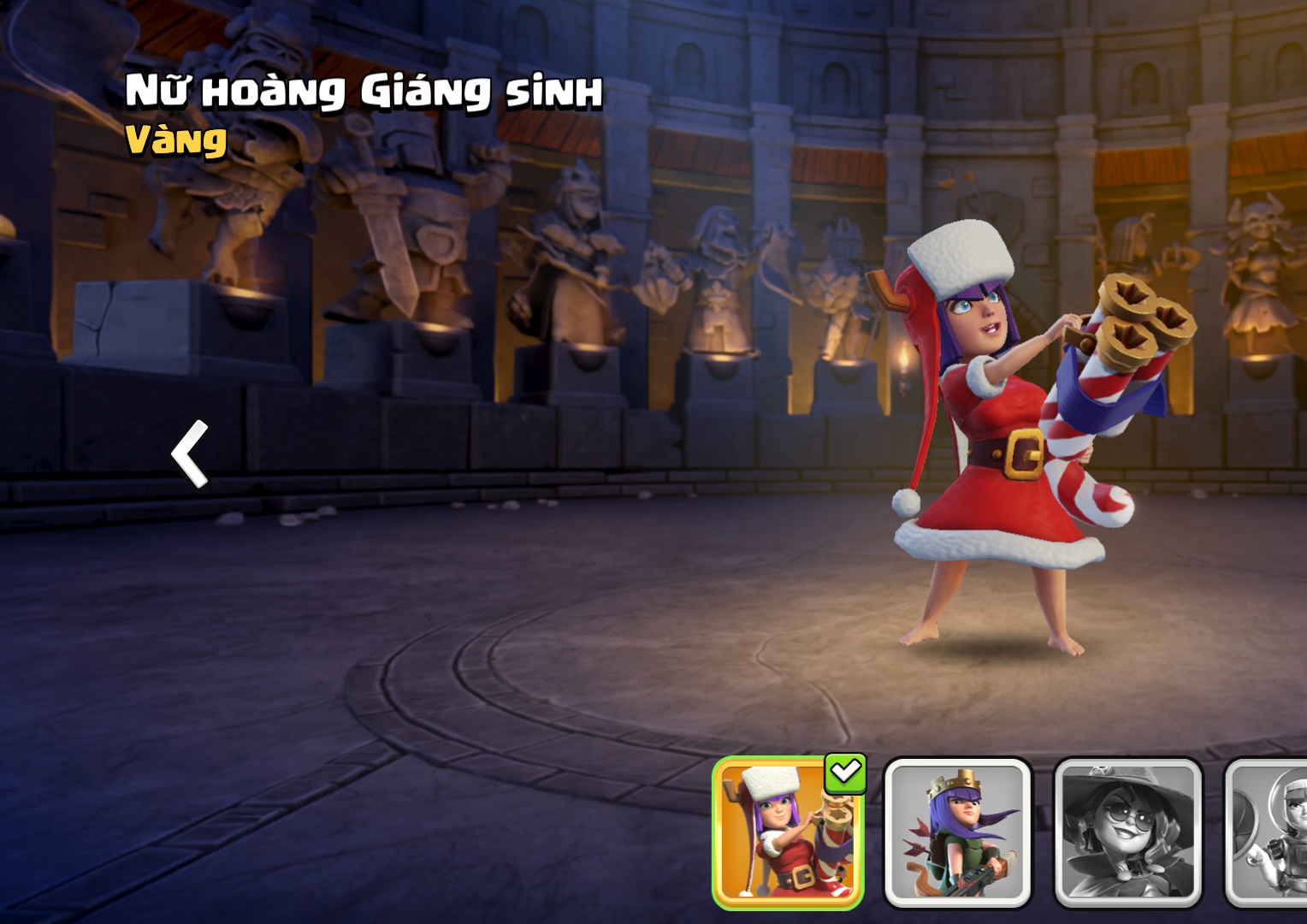Choose the default crowned Archer Queen skin
This screenshot has height=924, width=1307.
957,833
